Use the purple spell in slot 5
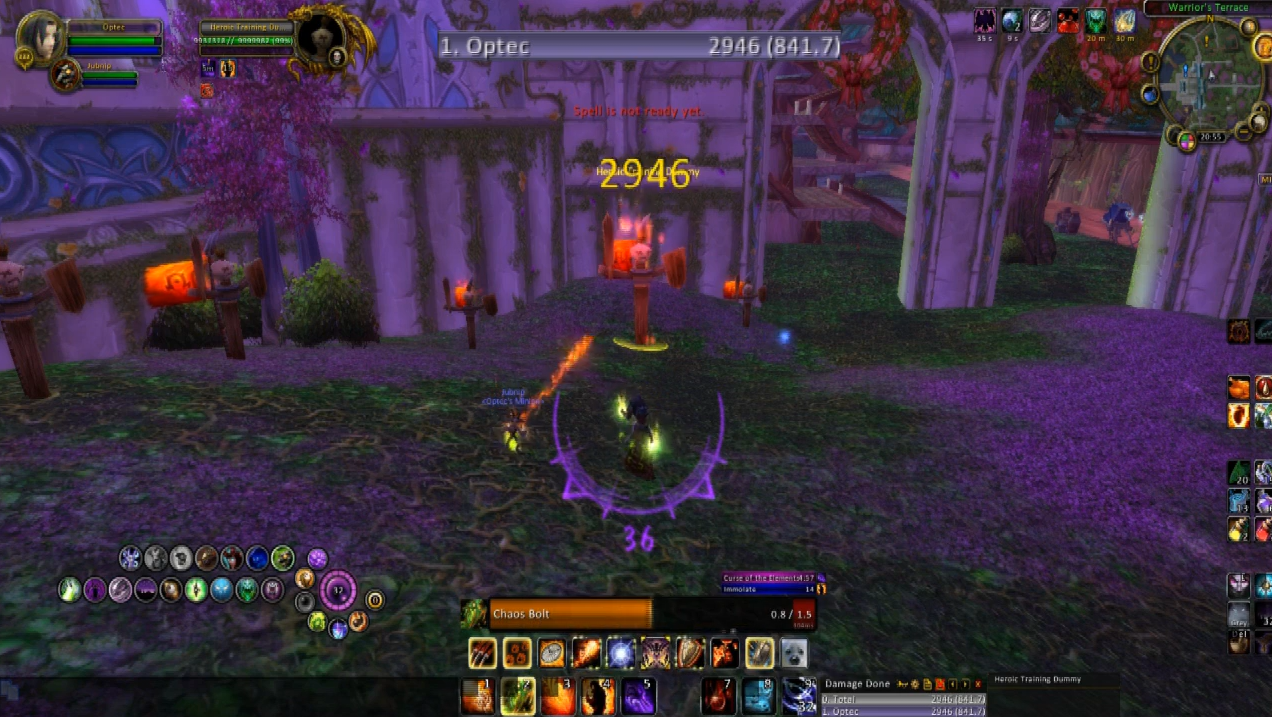Image resolution: width=1272 pixels, height=717 pixels. pyautogui.click(x=638, y=696)
